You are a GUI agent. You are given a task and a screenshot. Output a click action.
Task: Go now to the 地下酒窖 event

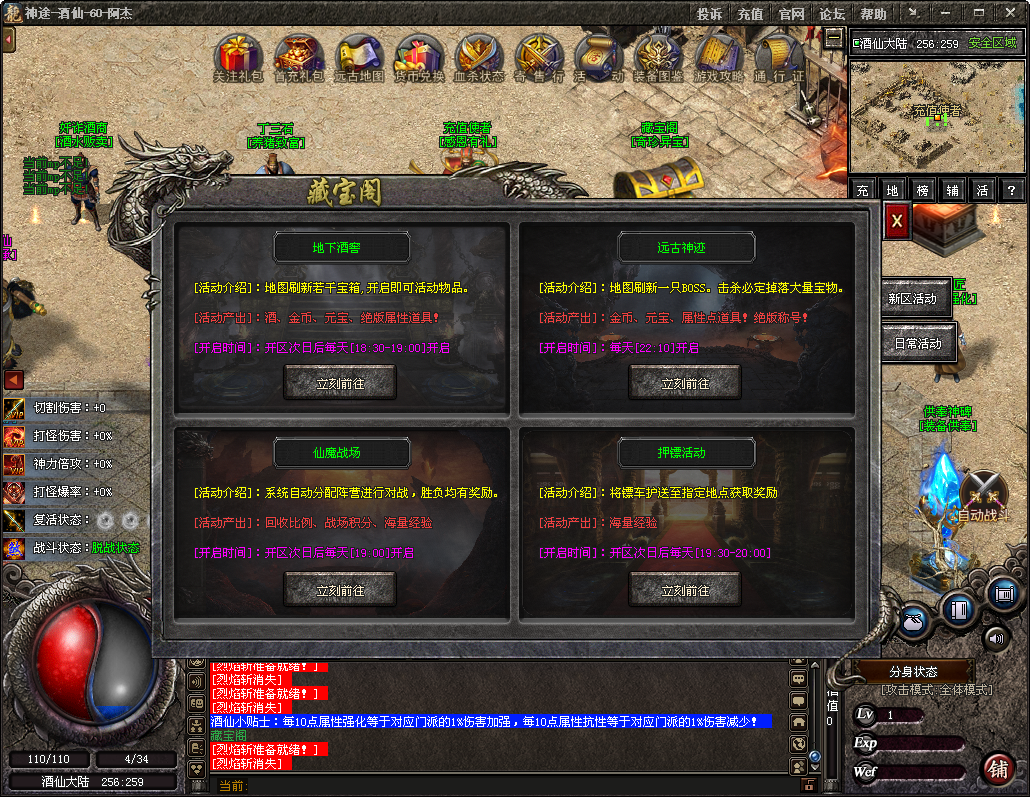point(340,383)
